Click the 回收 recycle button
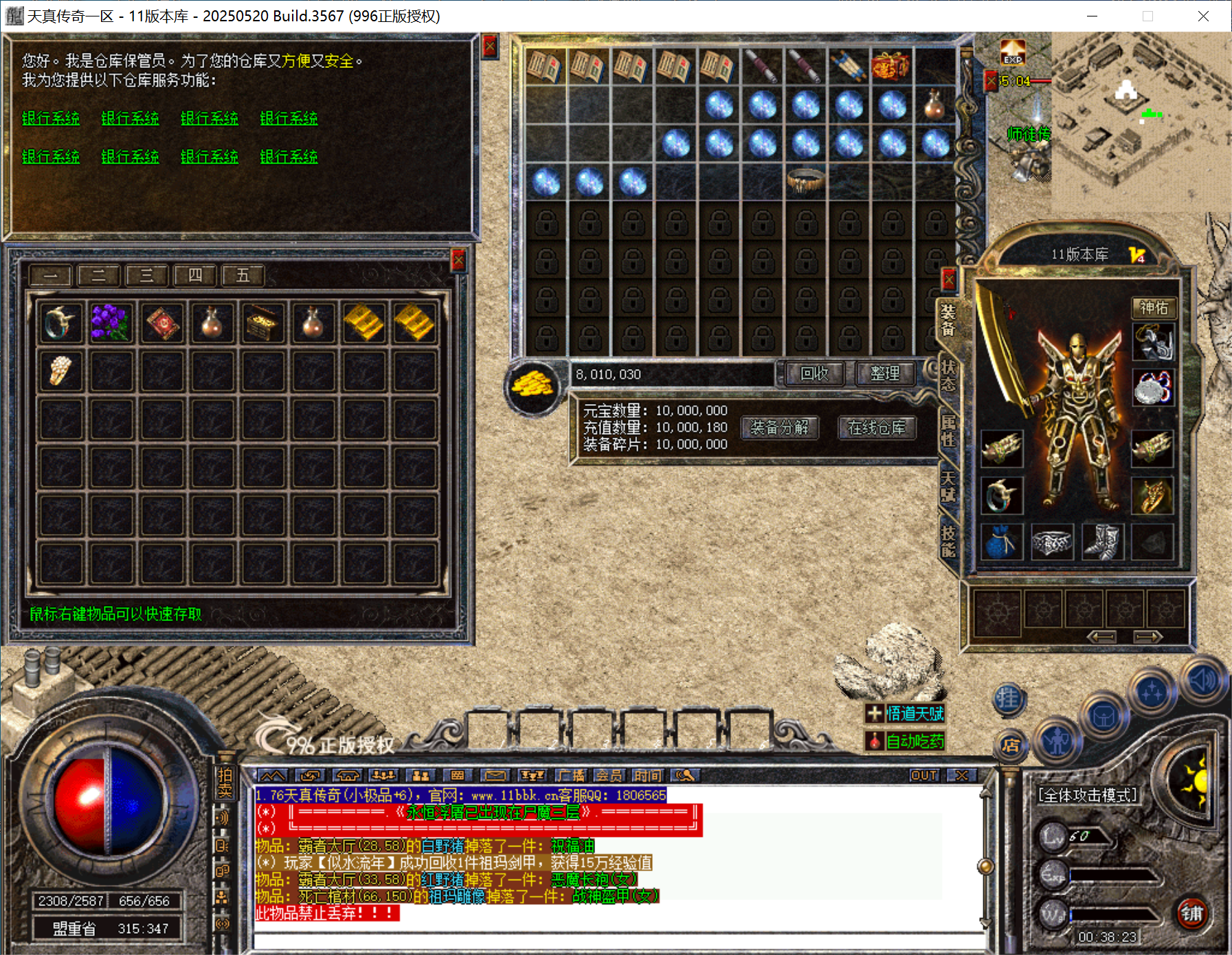Screen dimensions: 1232x955 coord(814,374)
